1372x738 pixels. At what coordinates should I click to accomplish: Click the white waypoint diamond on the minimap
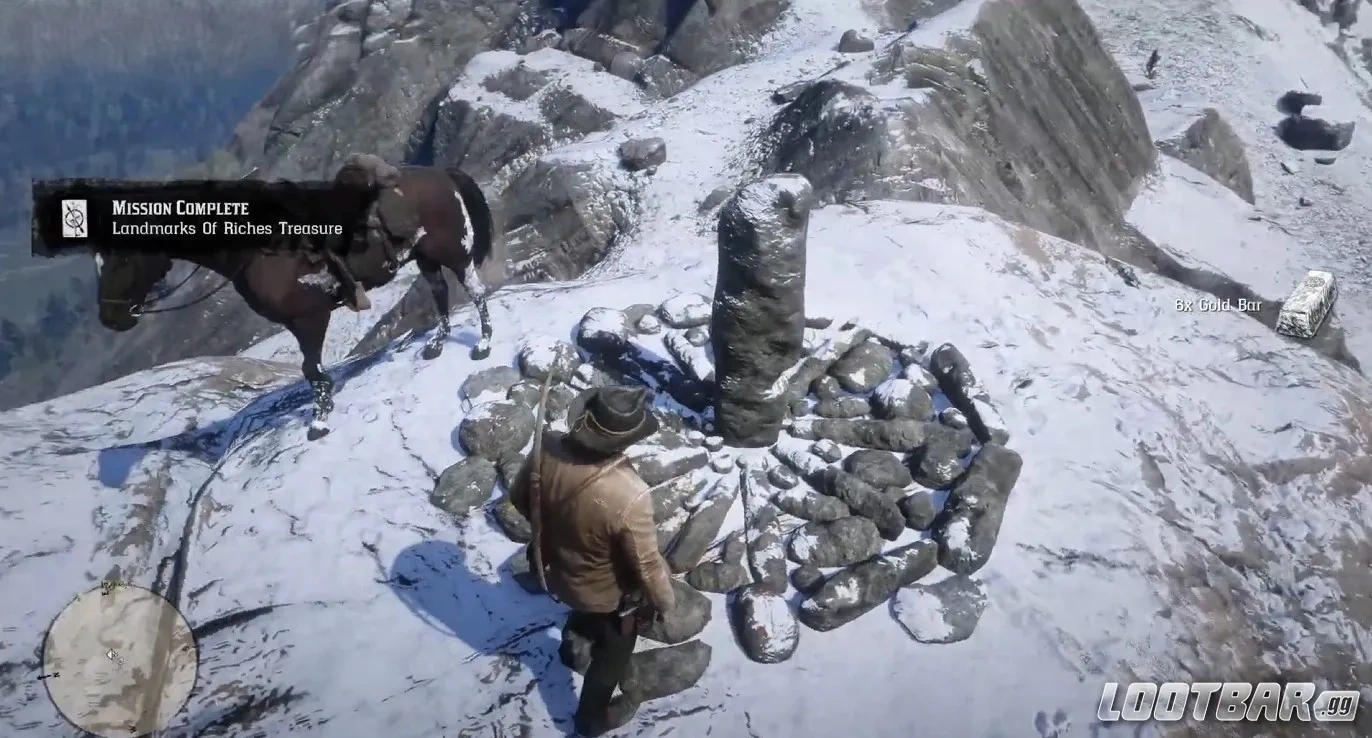[111, 655]
